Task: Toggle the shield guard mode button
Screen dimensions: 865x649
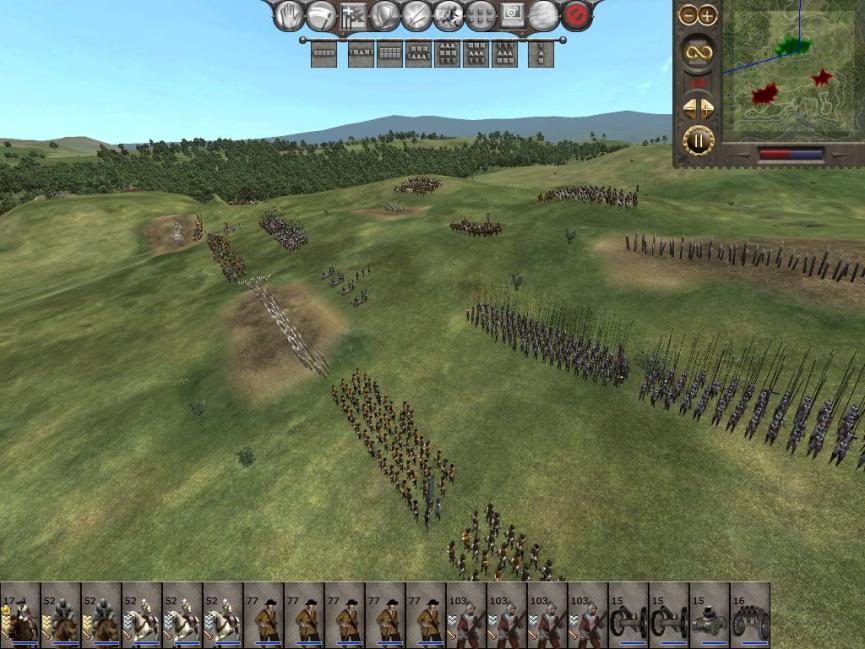Action: click(384, 15)
